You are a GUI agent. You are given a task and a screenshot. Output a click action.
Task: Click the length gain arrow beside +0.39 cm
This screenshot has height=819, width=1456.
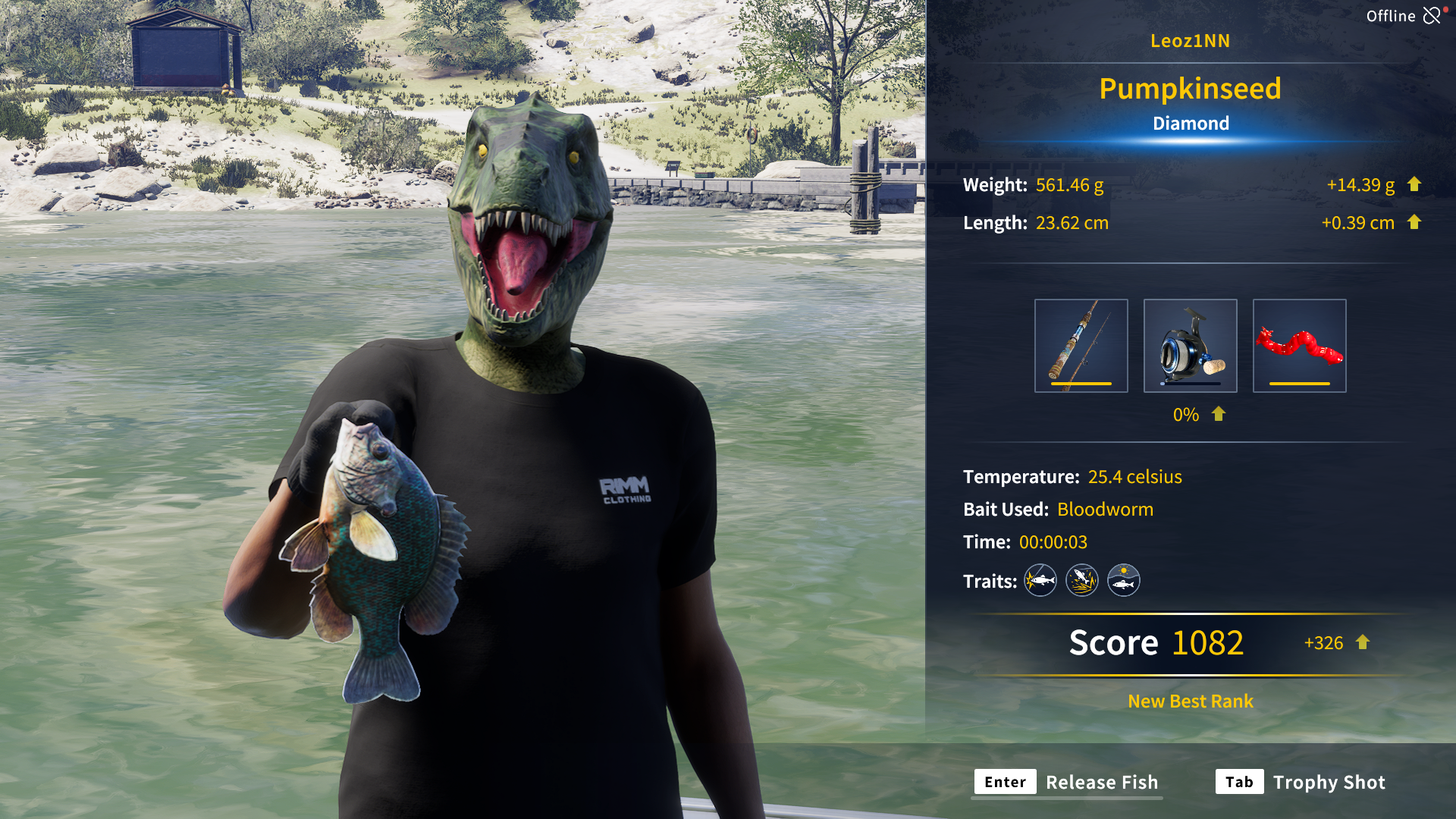click(1415, 223)
